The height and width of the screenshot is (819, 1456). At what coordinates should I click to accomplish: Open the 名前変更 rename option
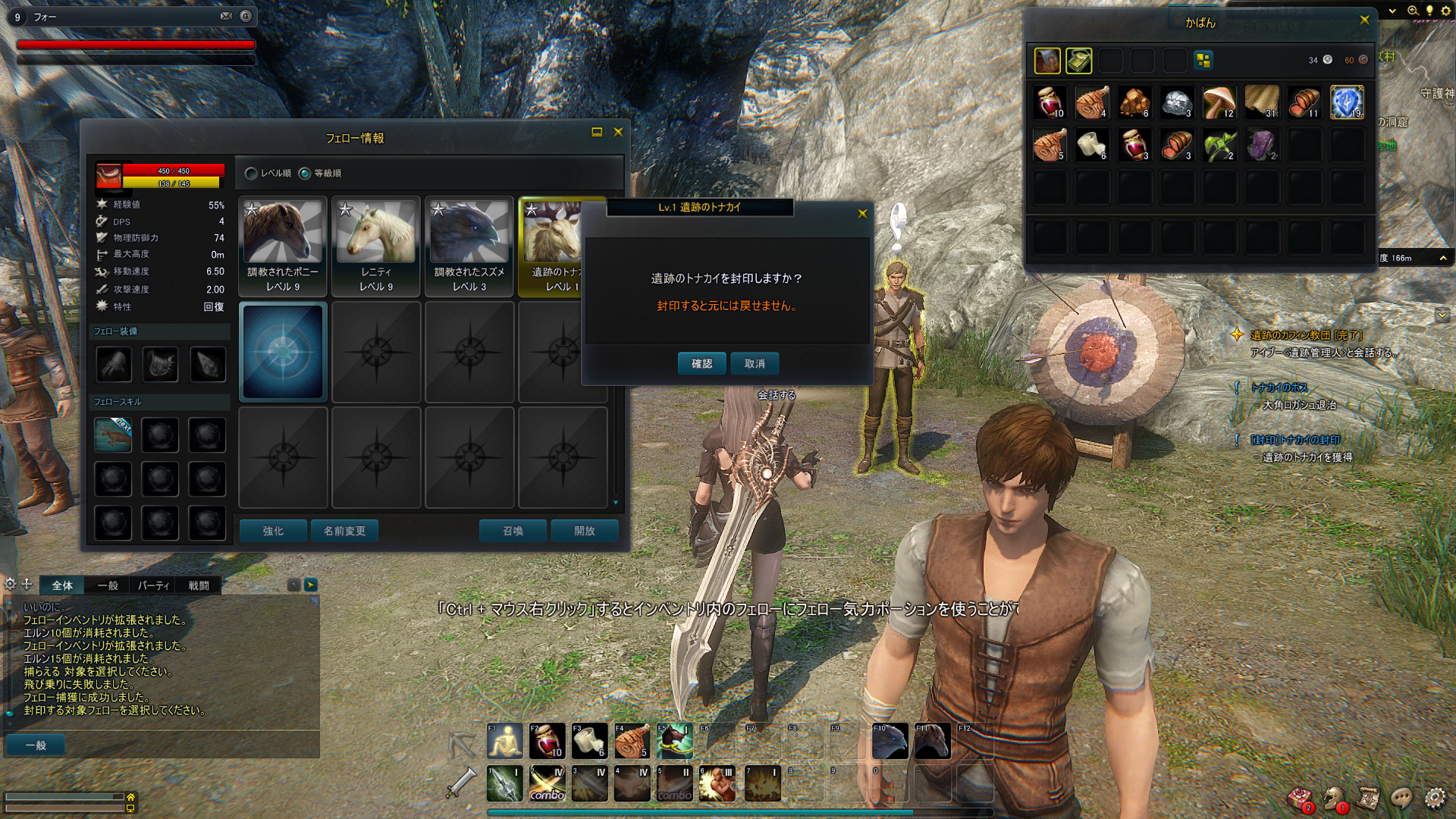345,531
